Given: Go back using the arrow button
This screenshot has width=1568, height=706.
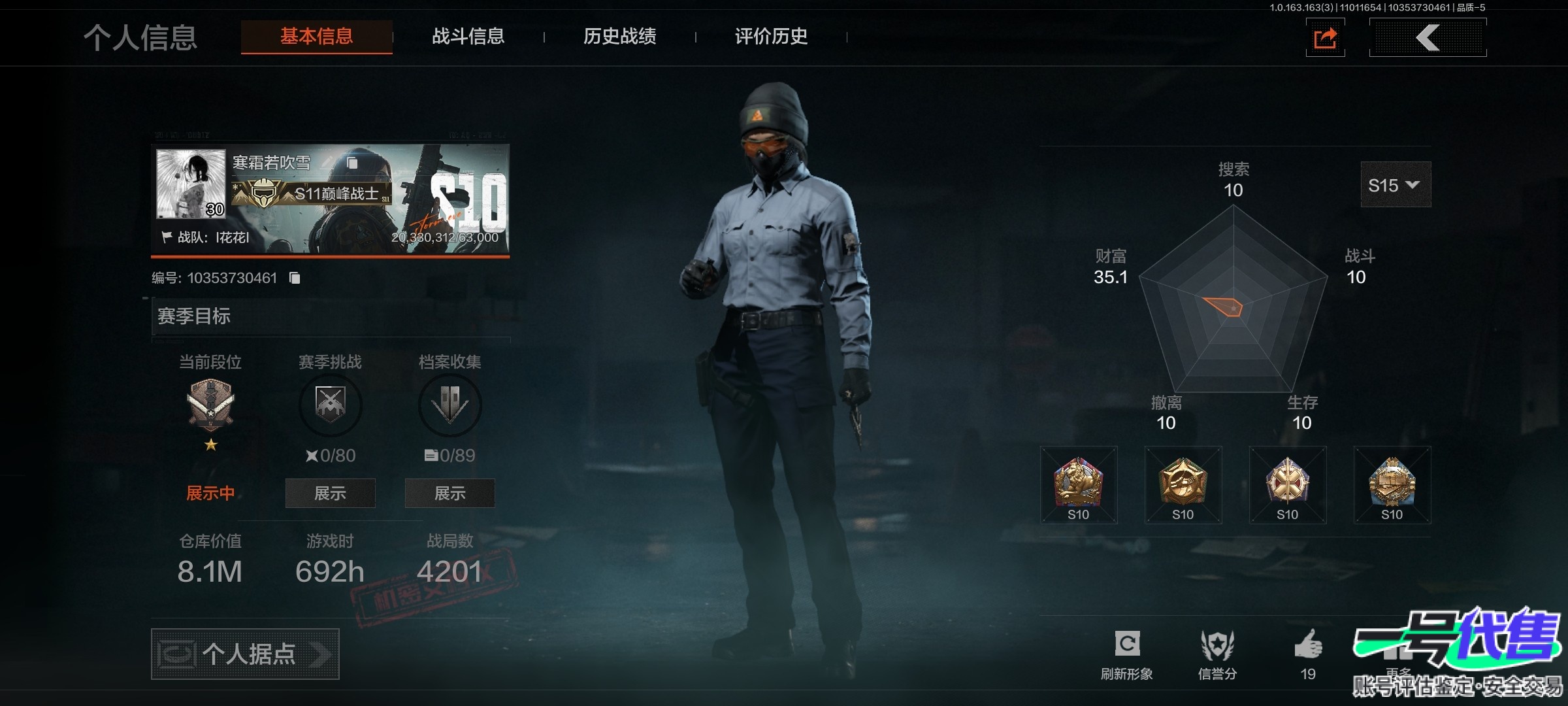Looking at the screenshot, I should (1428, 38).
